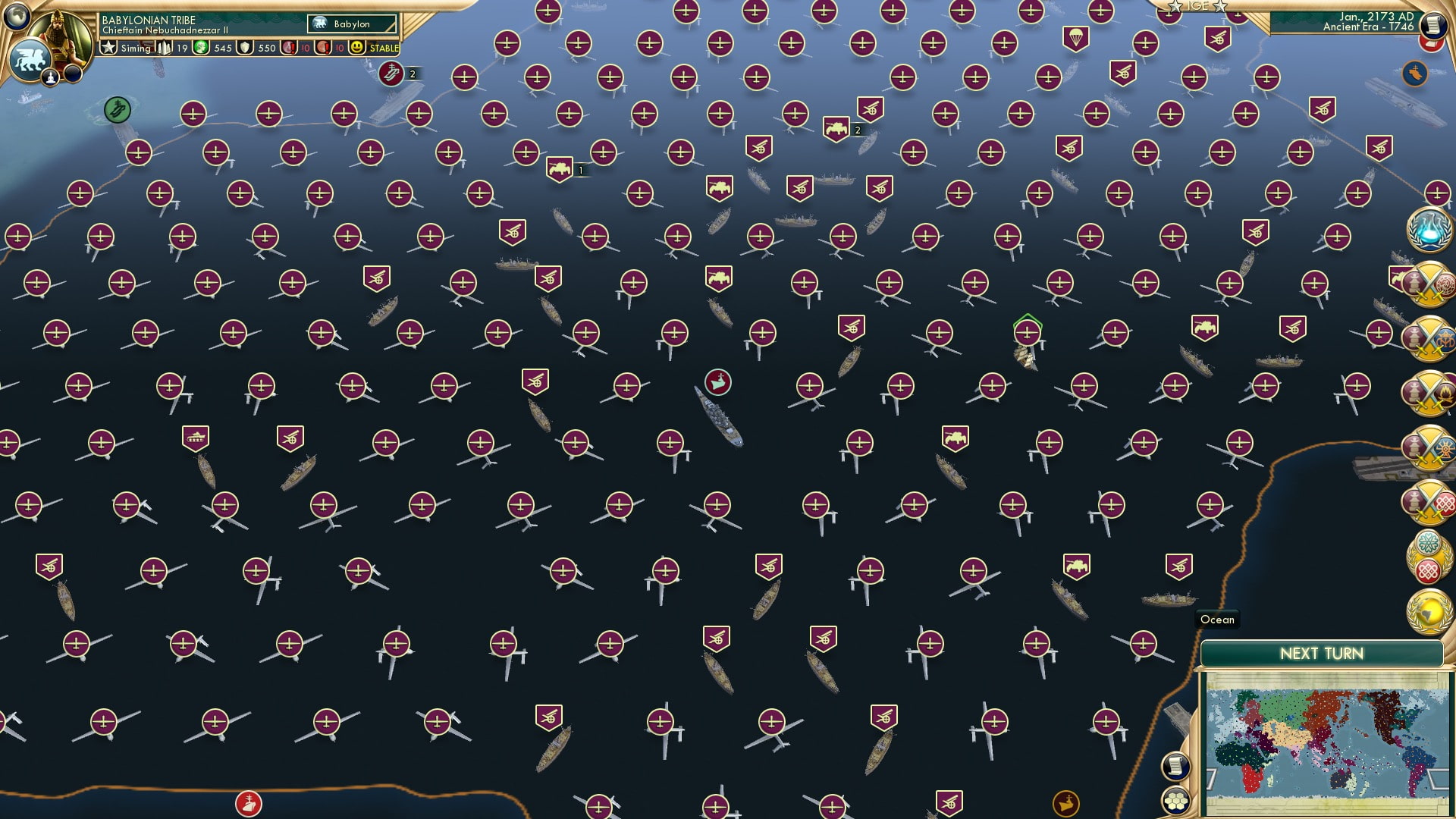This screenshot has width=1456, height=819.
Task: Click the red anchor icon at bottom left
Action: pos(248,802)
